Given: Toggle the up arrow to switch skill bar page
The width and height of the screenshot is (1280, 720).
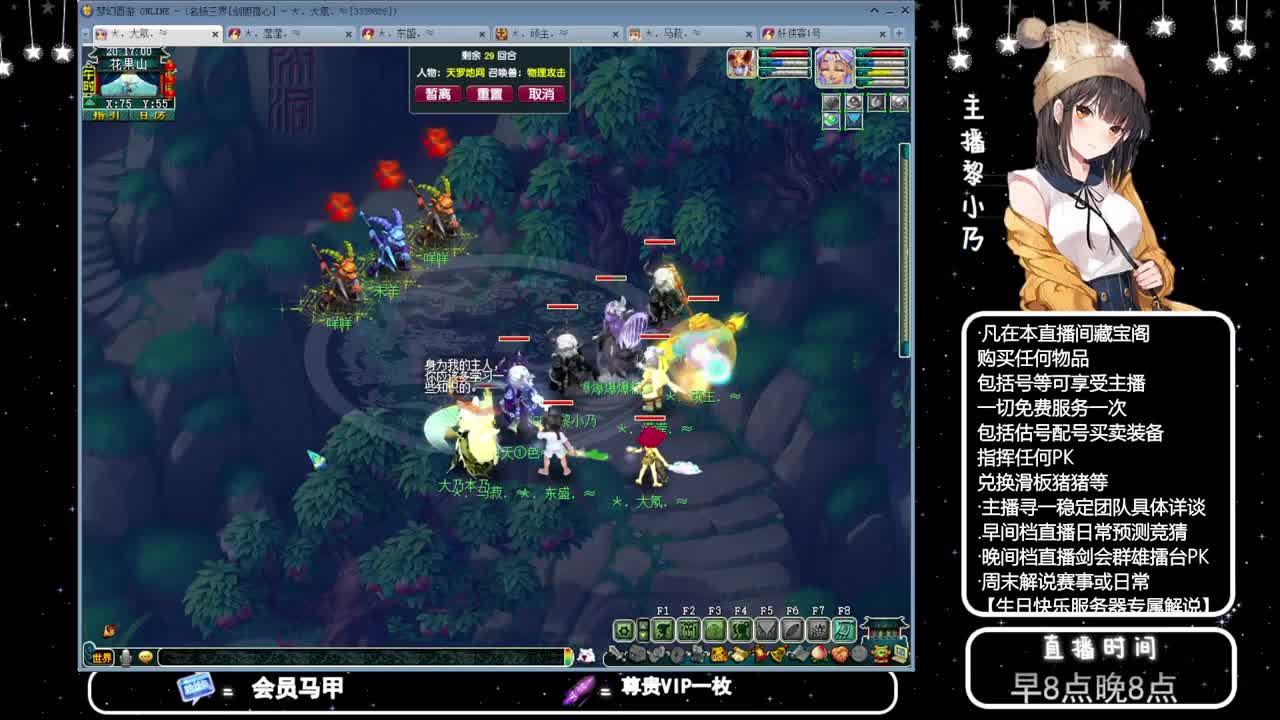Looking at the screenshot, I should pos(643,624).
